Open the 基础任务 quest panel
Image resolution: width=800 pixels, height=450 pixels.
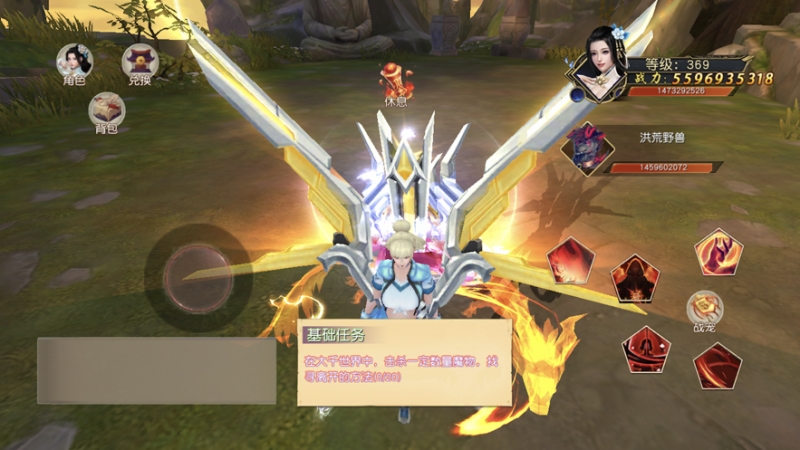pyautogui.click(x=404, y=362)
